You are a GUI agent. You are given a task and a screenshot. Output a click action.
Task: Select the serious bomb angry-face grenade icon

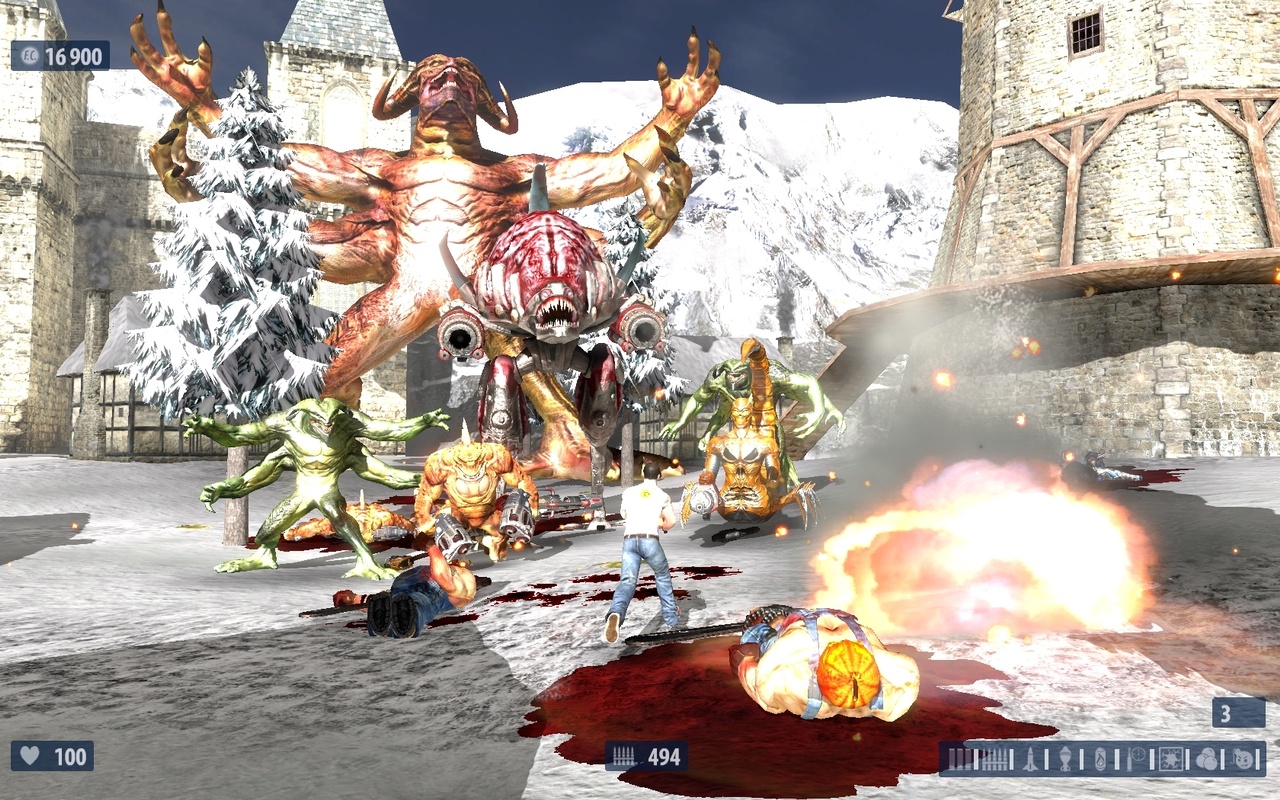[x=1241, y=761]
